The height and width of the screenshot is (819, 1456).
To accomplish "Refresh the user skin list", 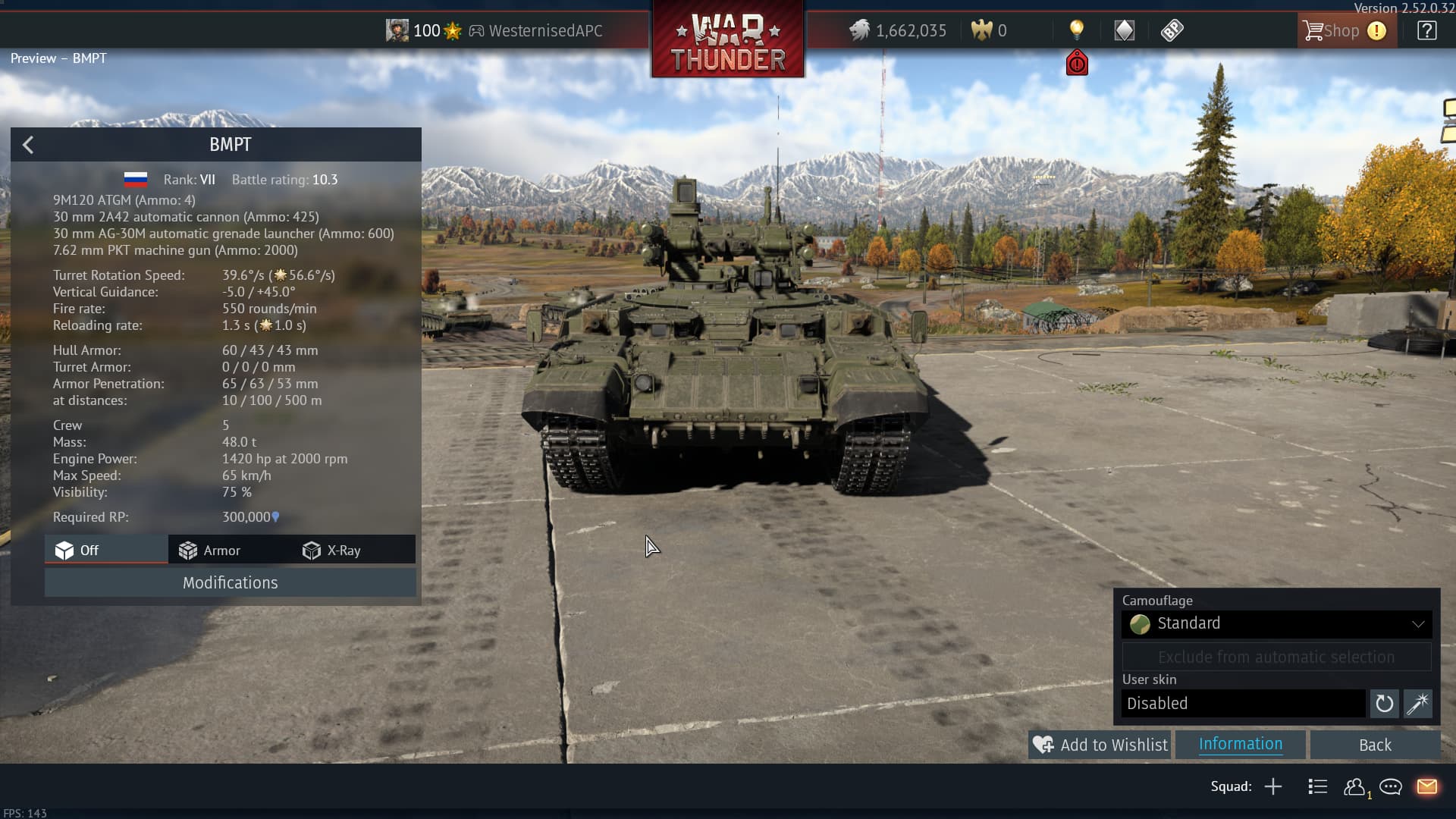I will coord(1384,704).
